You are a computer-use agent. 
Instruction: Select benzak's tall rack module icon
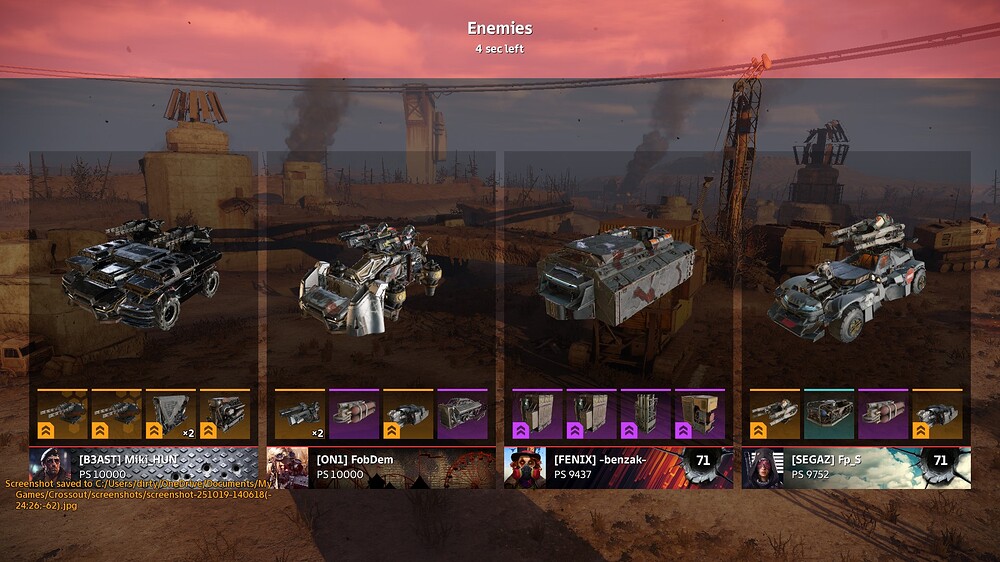(645, 415)
